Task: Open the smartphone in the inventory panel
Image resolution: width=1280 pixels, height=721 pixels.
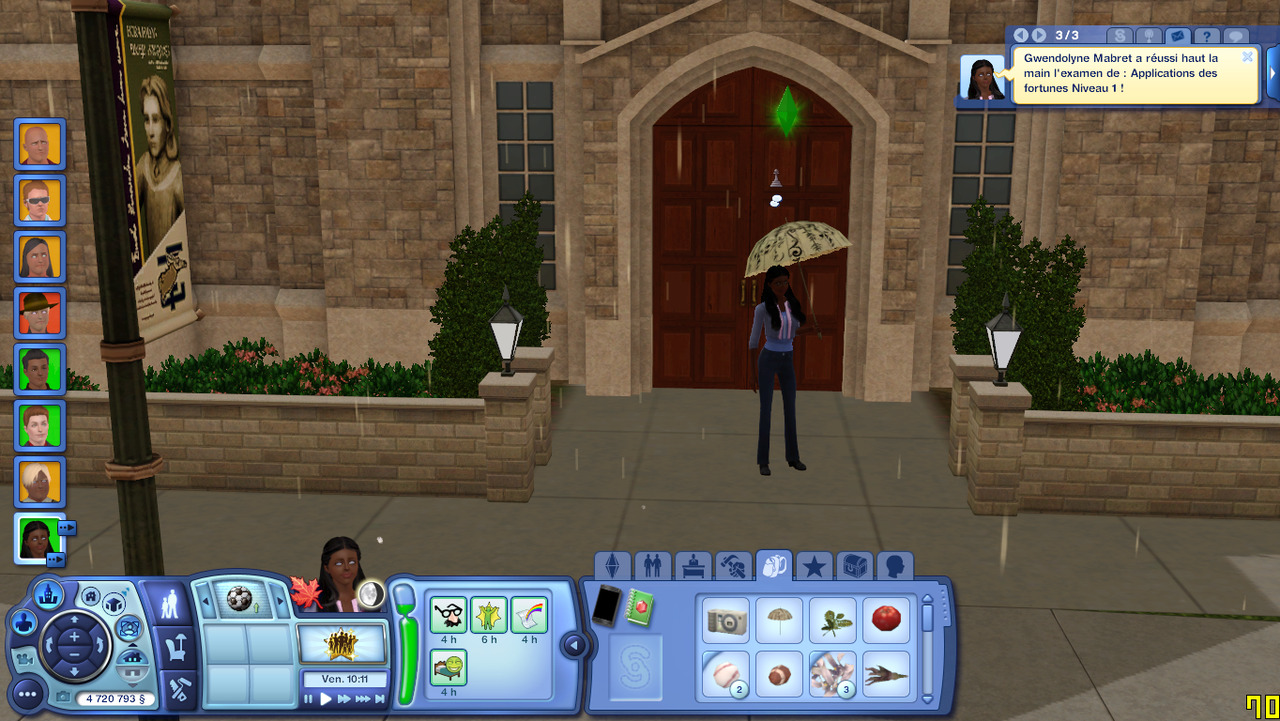Action: click(606, 606)
